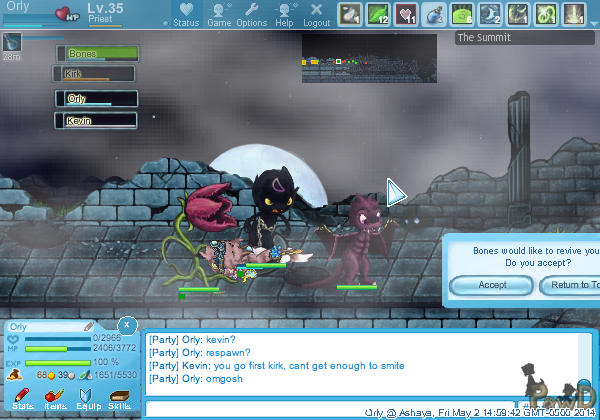Open the Game menu
Screen dimensions: 600x420
click(219, 14)
